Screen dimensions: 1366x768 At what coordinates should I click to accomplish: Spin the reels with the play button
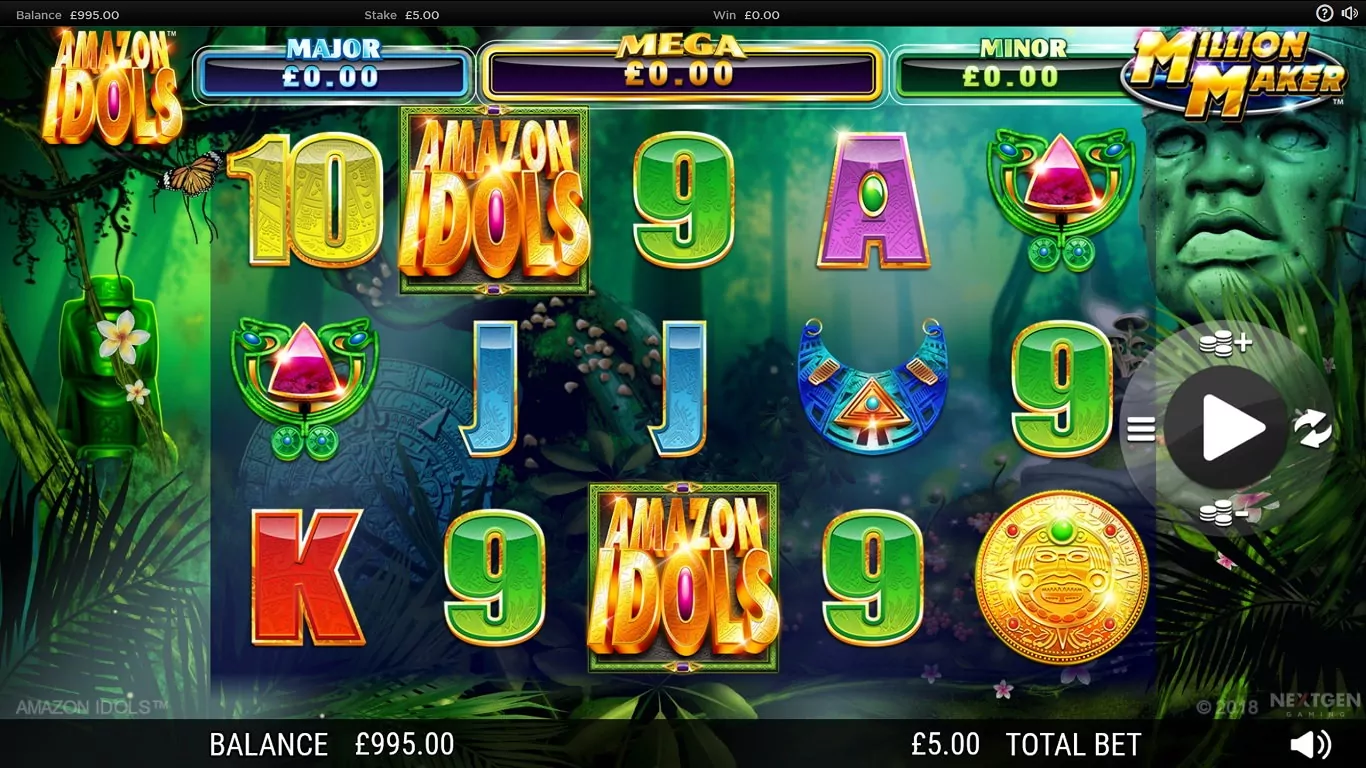[1226, 427]
